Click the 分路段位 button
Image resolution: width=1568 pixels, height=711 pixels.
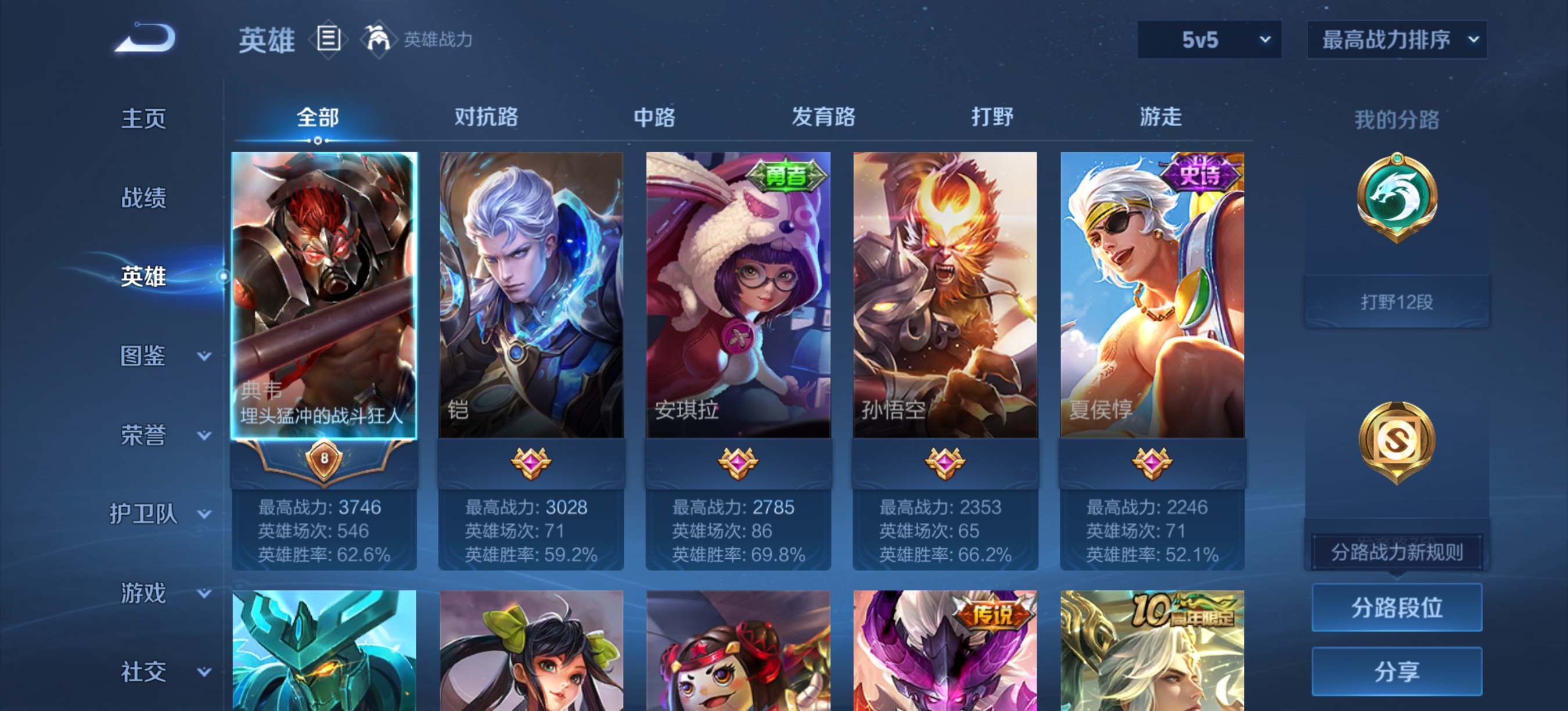click(x=1396, y=607)
